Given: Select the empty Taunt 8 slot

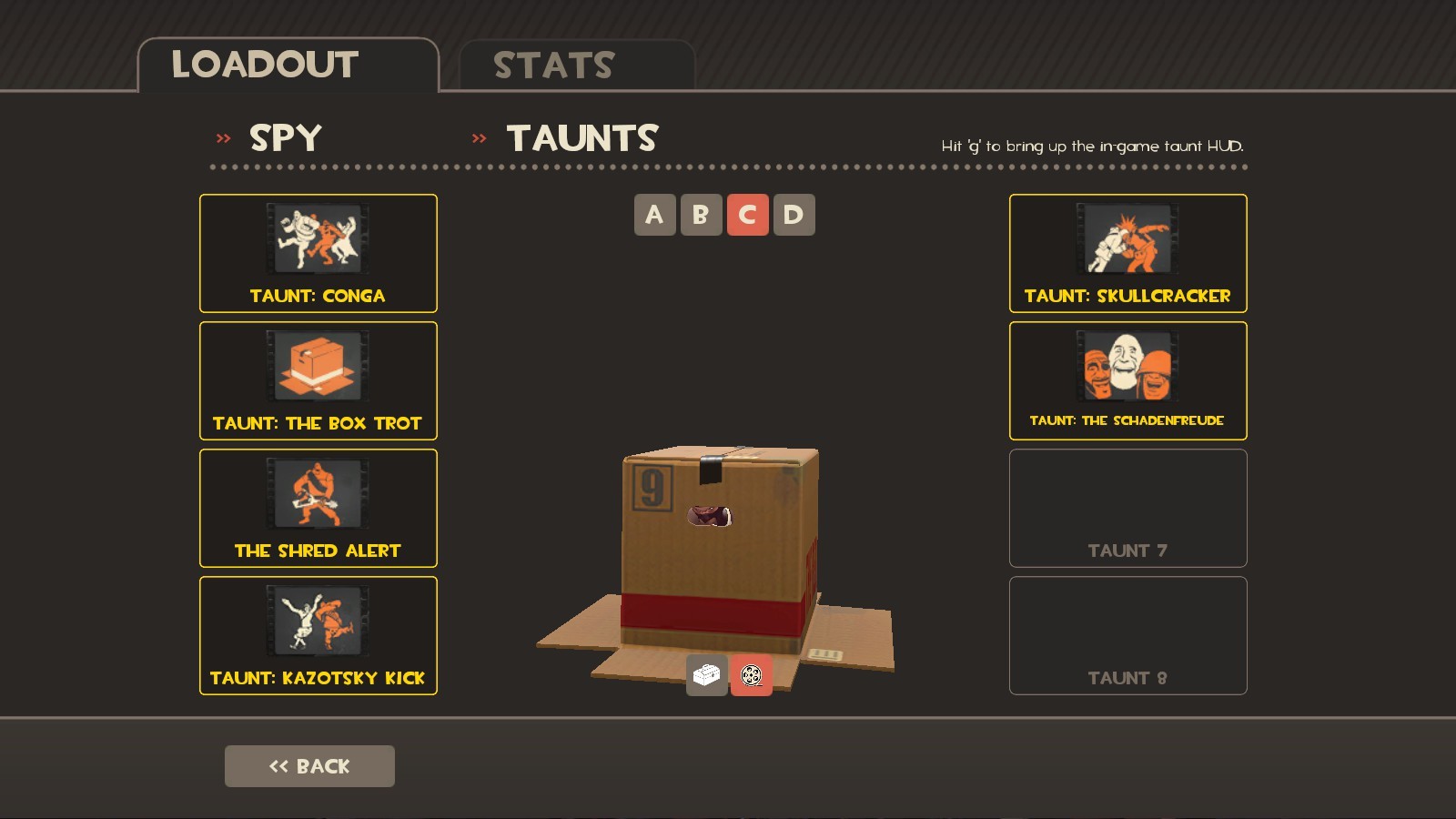Looking at the screenshot, I should coord(1127,635).
